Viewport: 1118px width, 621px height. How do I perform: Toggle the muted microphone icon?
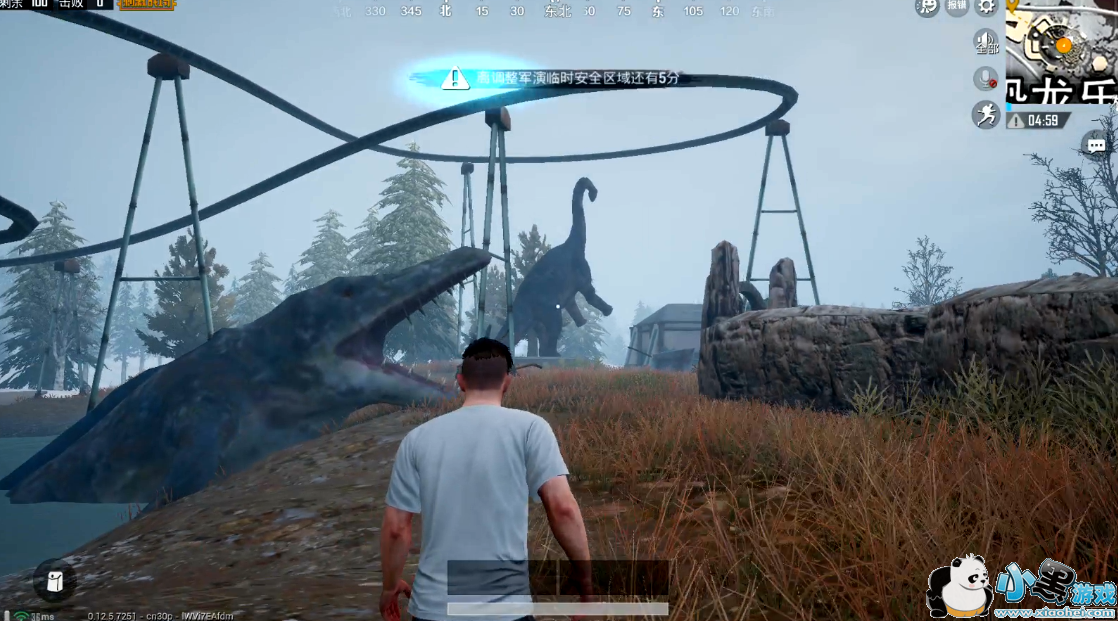pos(987,78)
